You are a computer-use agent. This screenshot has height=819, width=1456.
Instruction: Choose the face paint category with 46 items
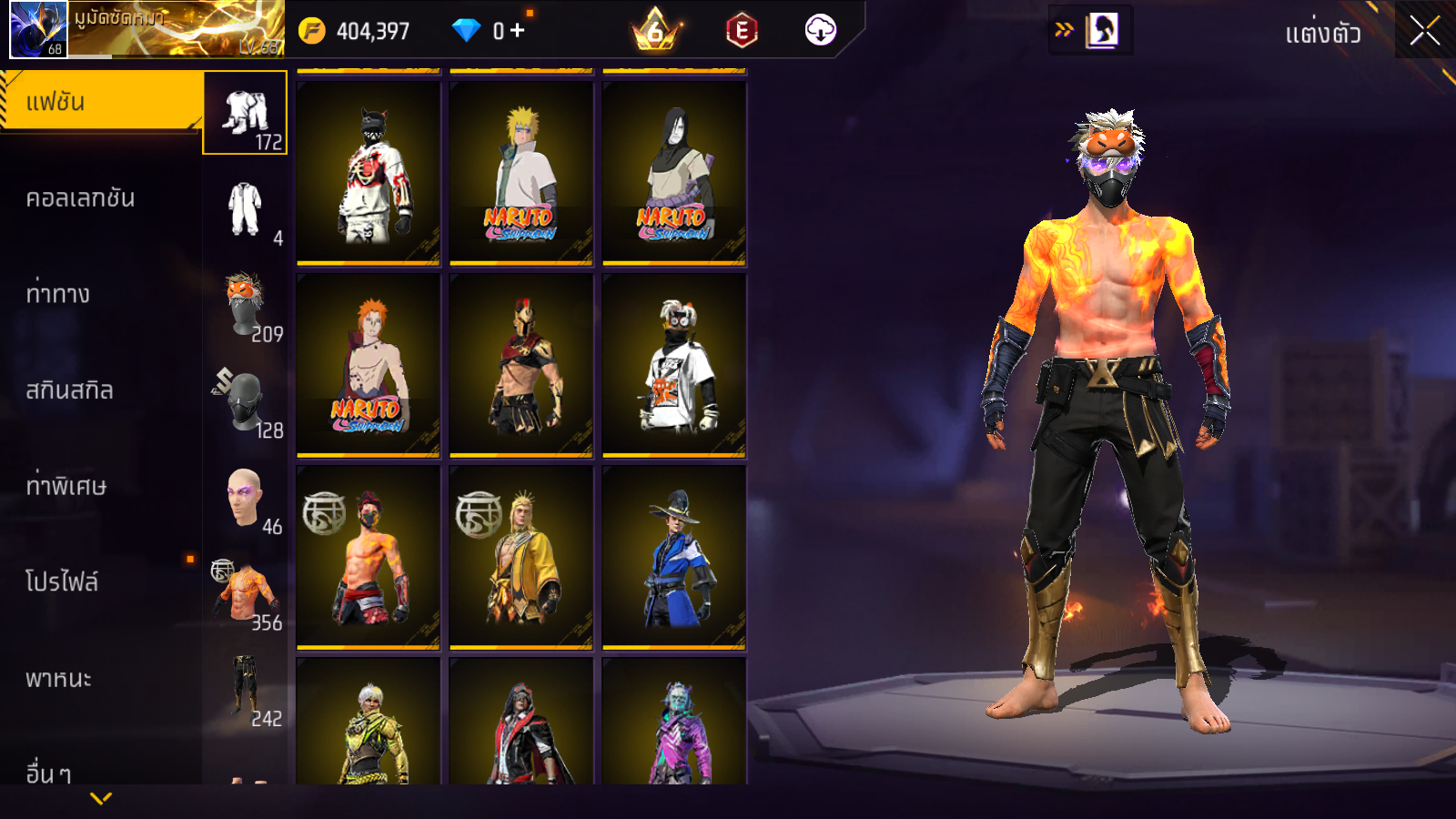pos(245,499)
